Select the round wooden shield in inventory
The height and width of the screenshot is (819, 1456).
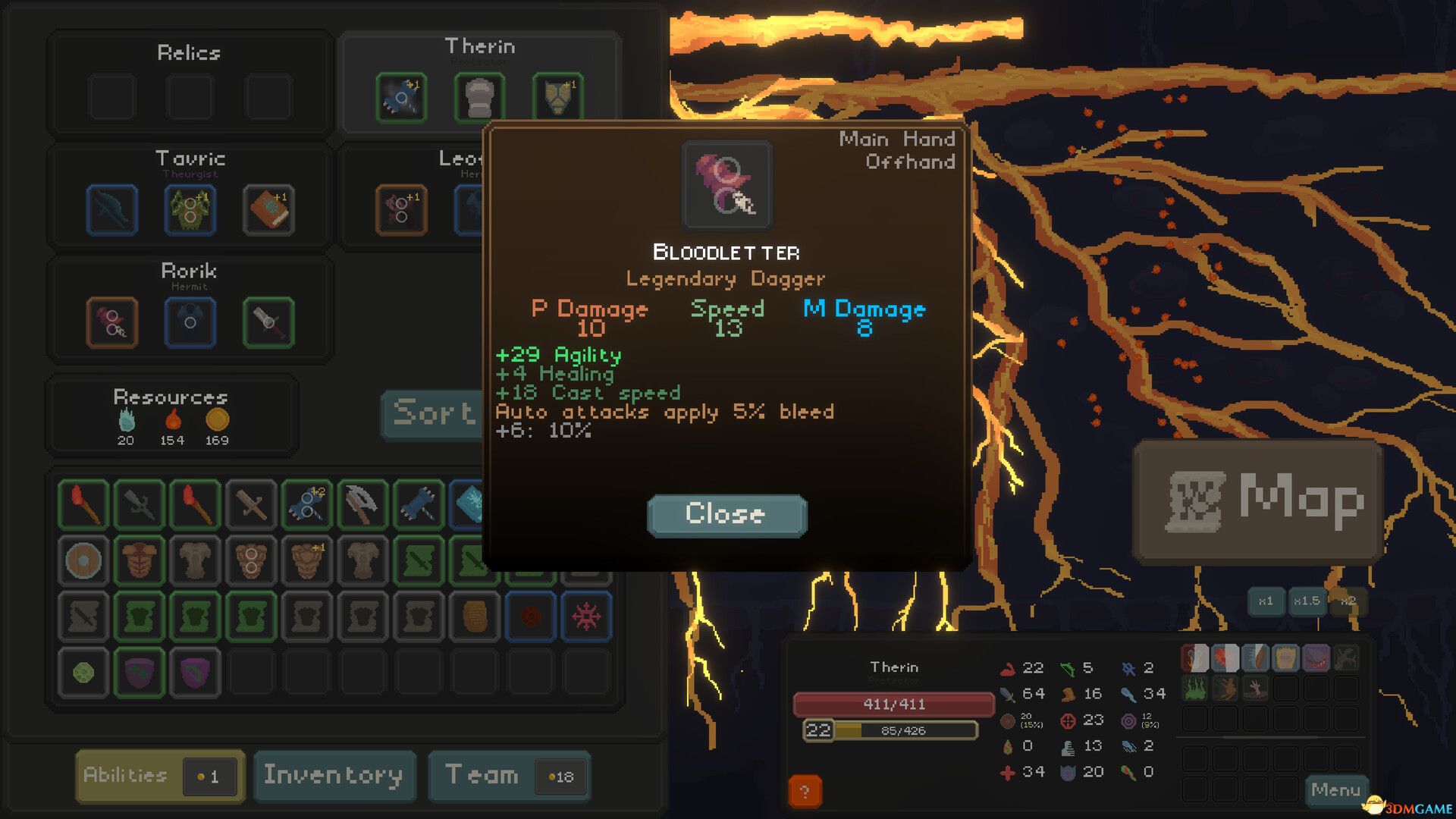(83, 560)
